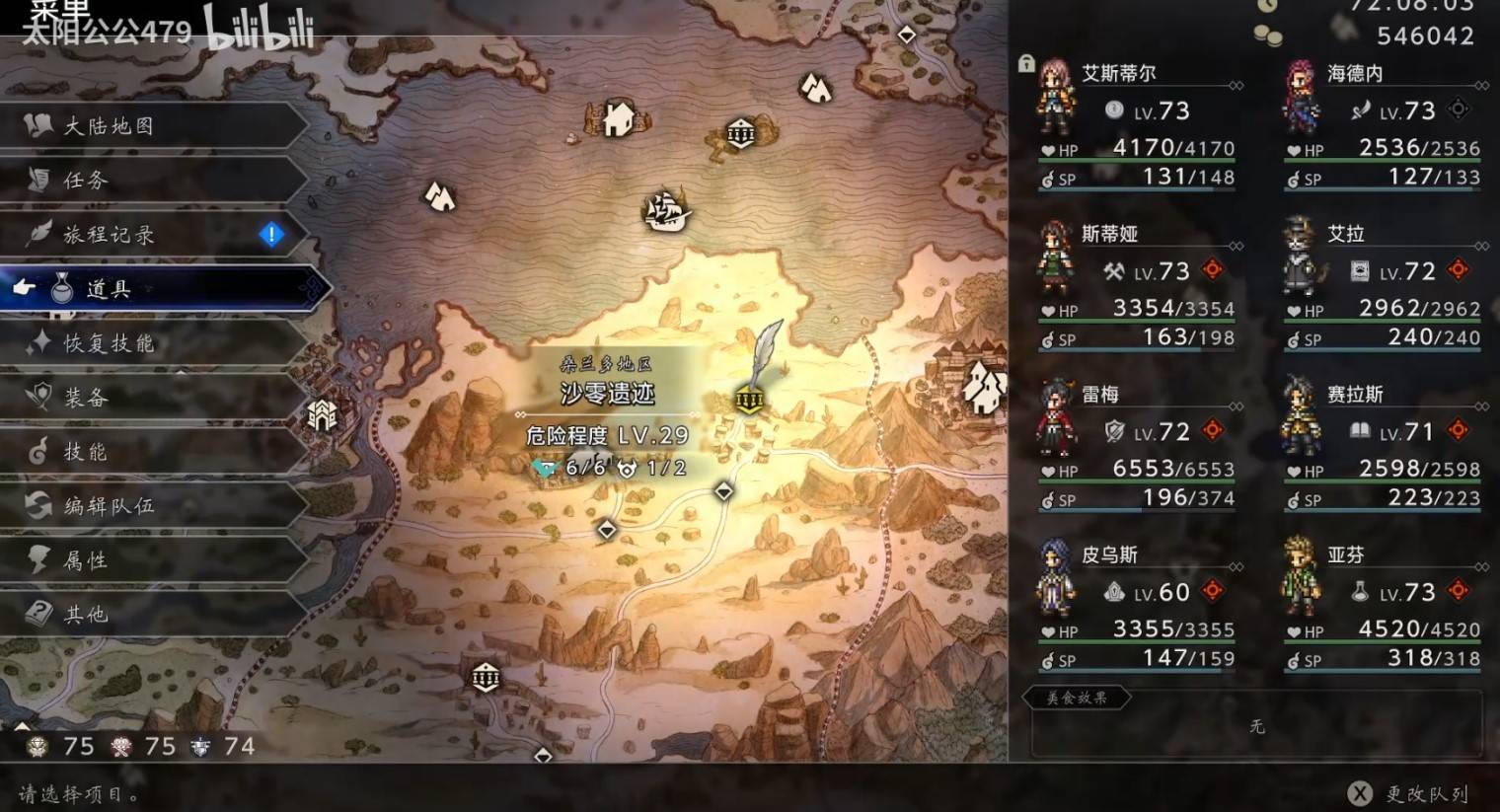
Task: Pick party member 艾拉
Action: pos(1382,284)
